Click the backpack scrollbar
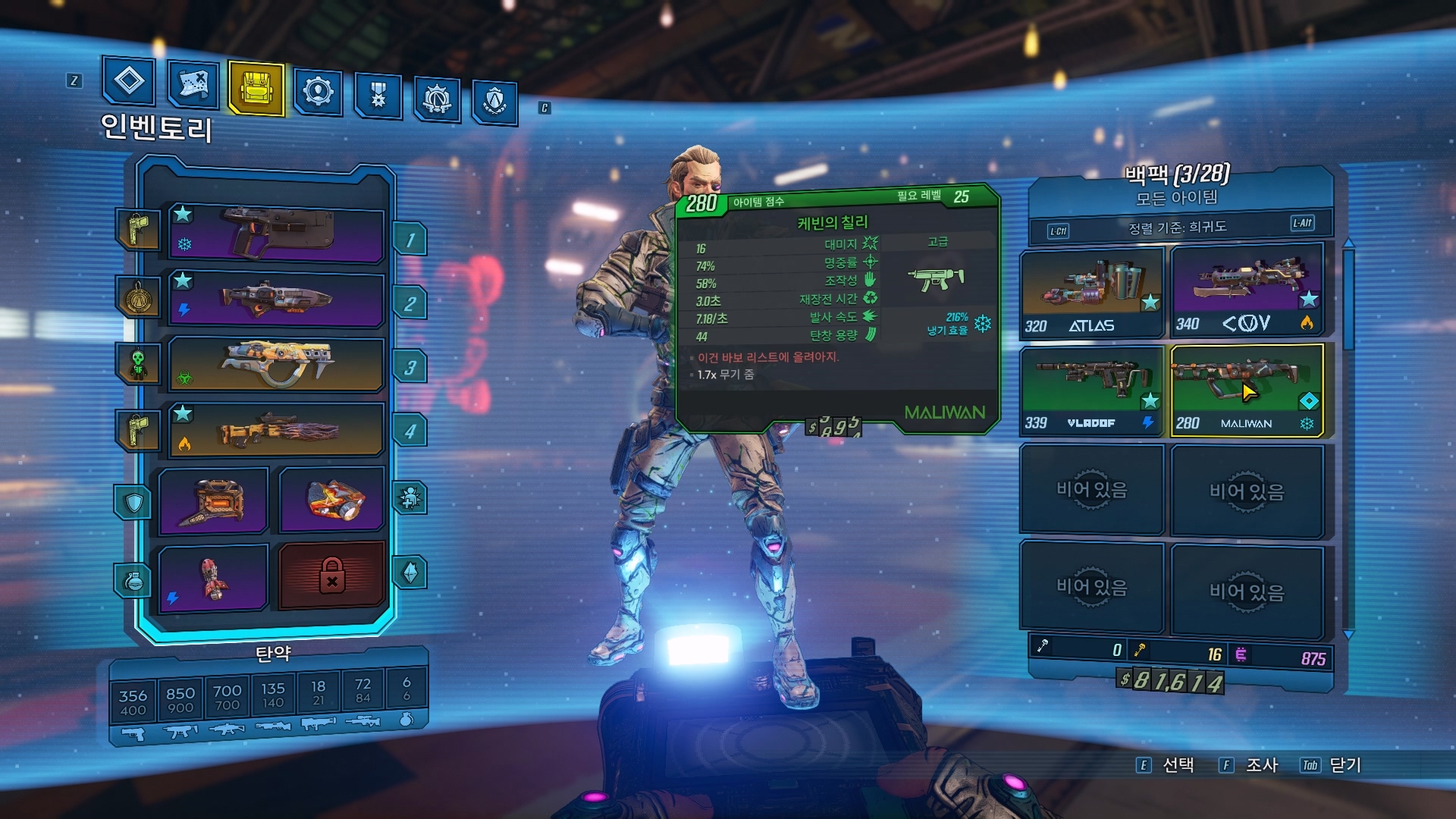 pyautogui.click(x=1348, y=303)
